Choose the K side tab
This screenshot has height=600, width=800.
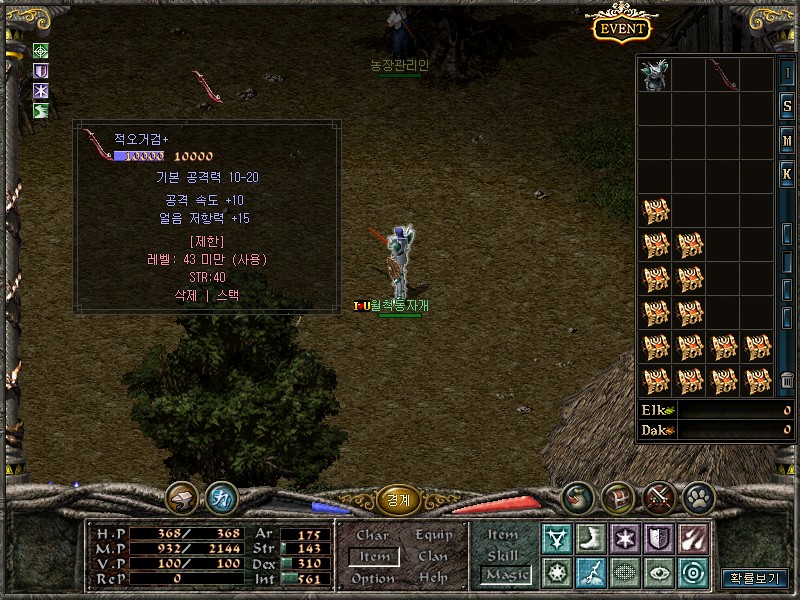click(787, 175)
